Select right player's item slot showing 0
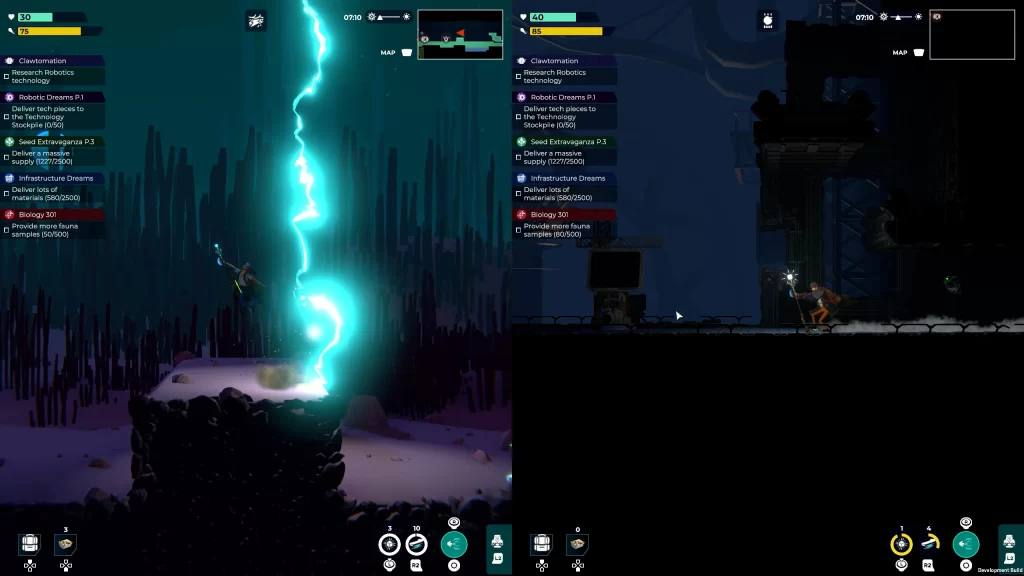This screenshot has height=576, width=1024. (577, 544)
